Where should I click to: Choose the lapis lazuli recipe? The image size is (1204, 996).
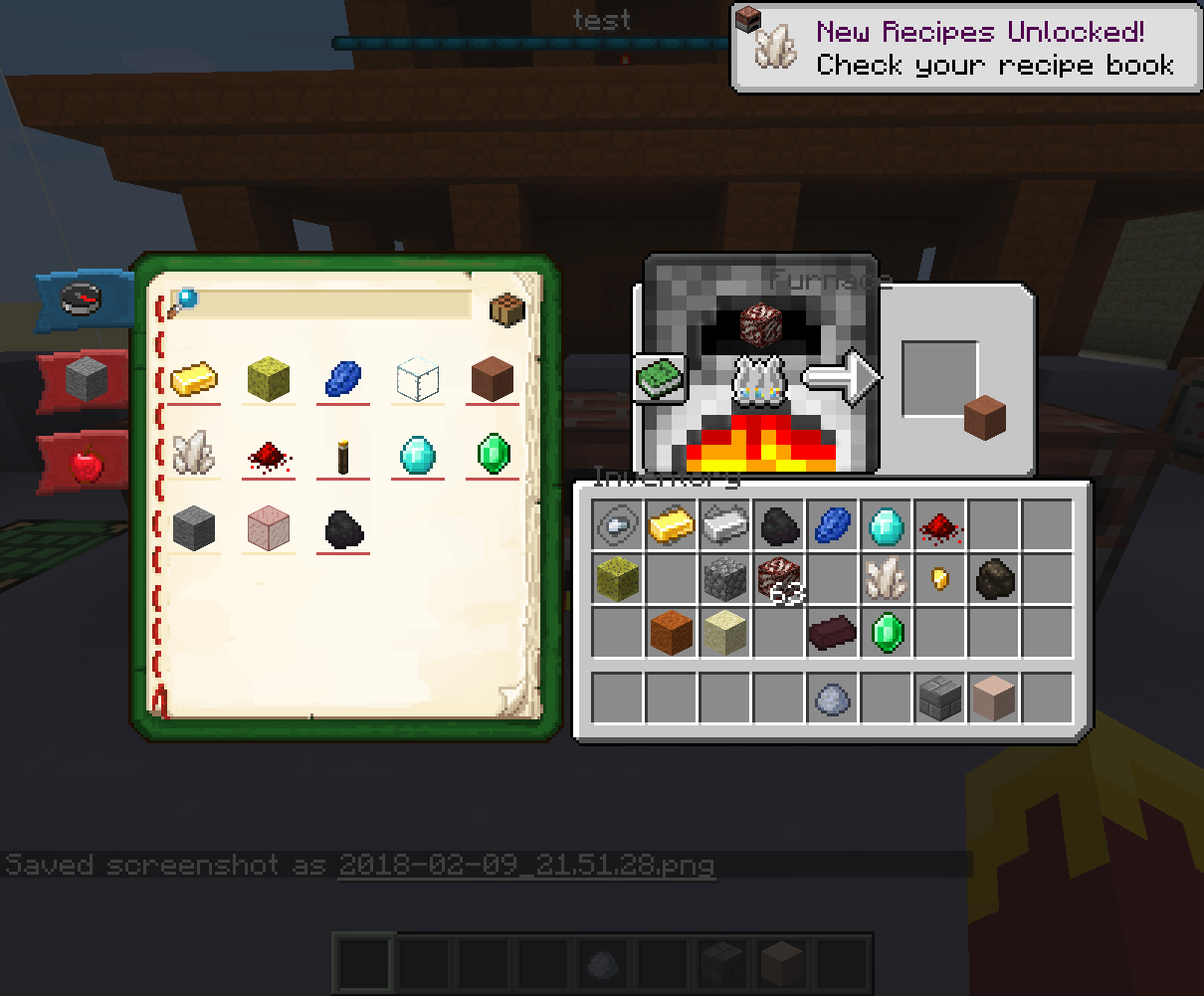click(343, 380)
